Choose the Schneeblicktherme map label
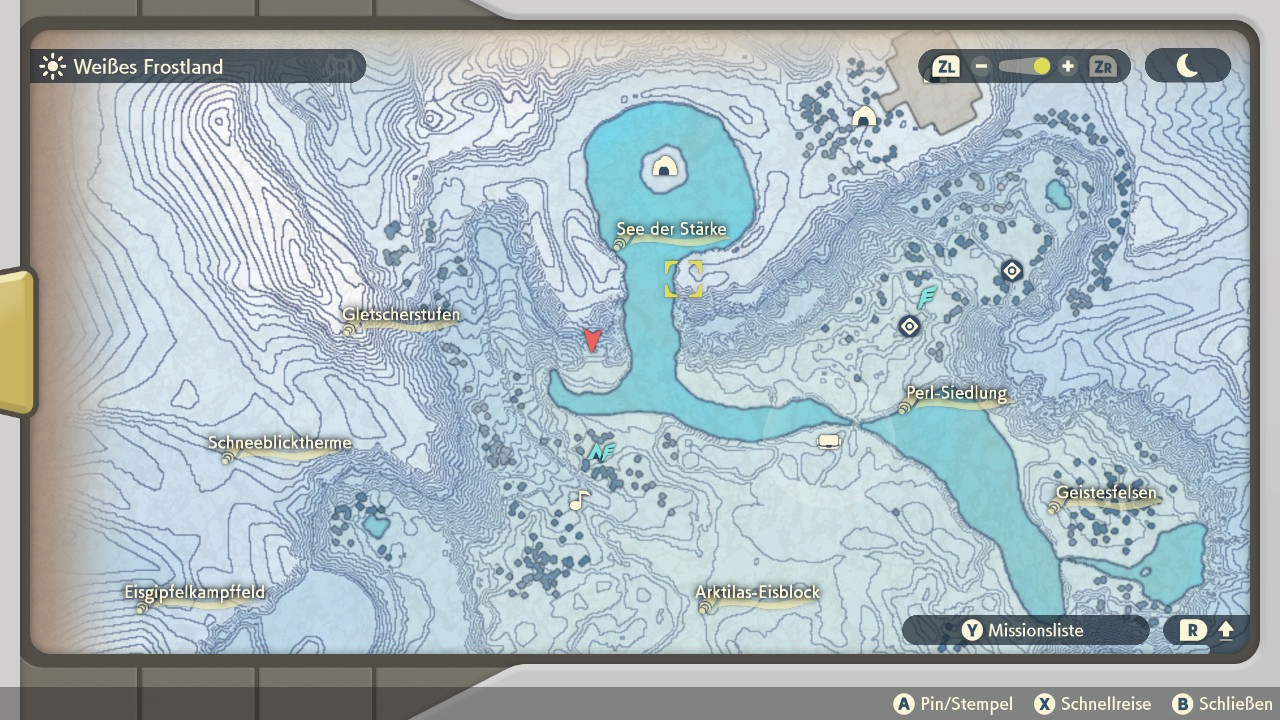Image resolution: width=1280 pixels, height=720 pixels. (279, 444)
